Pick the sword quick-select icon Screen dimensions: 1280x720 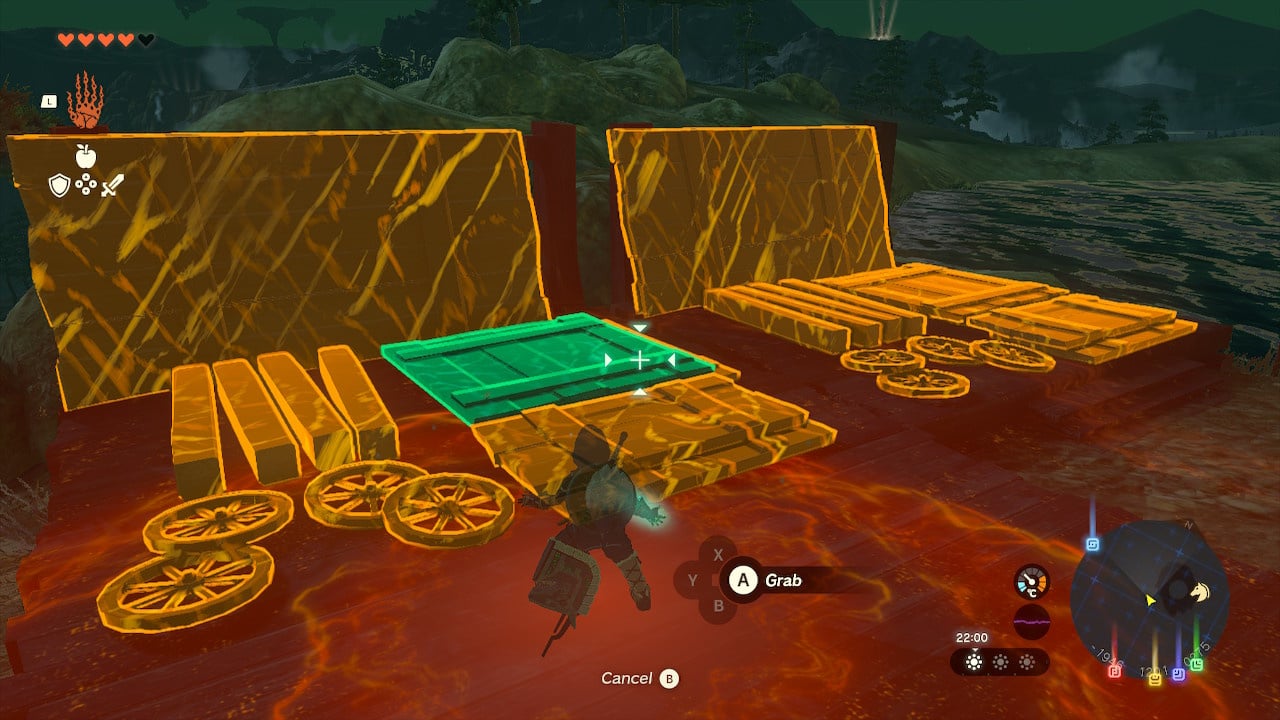pos(111,185)
